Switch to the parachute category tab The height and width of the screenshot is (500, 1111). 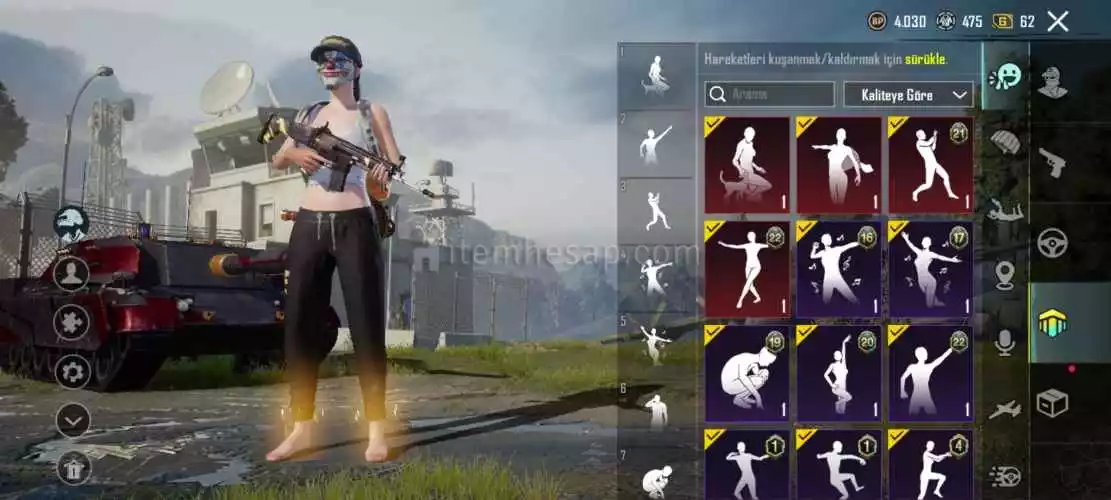pyautogui.click(x=1005, y=142)
